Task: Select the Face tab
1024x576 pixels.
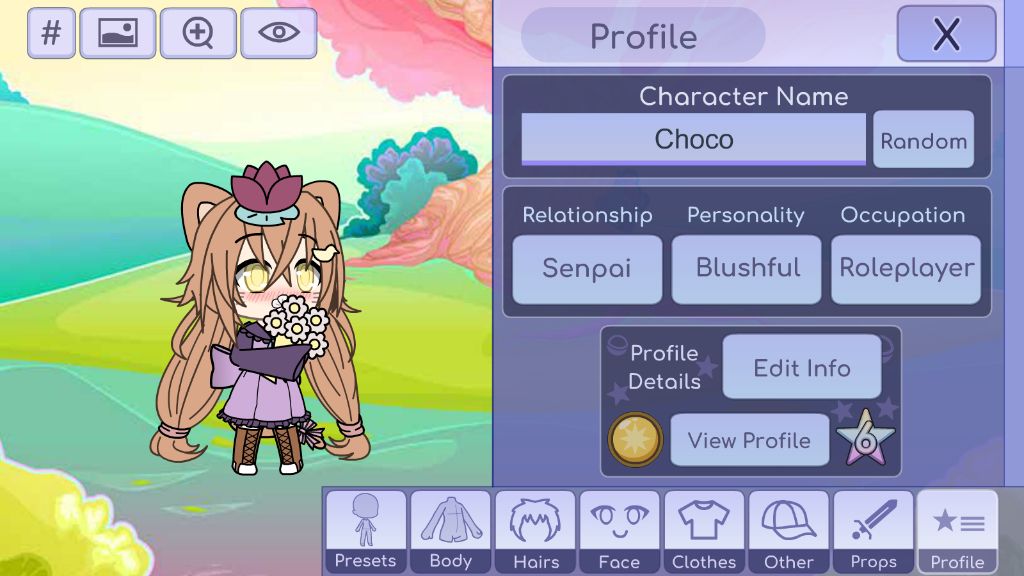Action: click(x=619, y=532)
